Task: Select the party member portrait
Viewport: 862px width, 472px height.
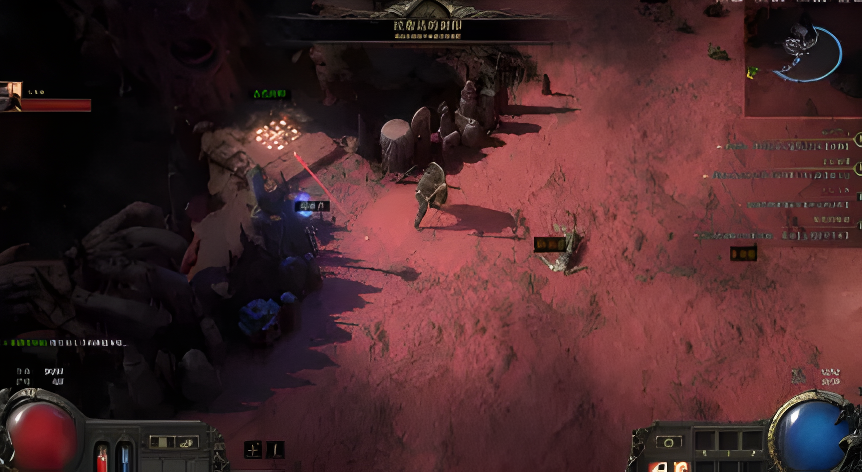Action: pyautogui.click(x=12, y=96)
